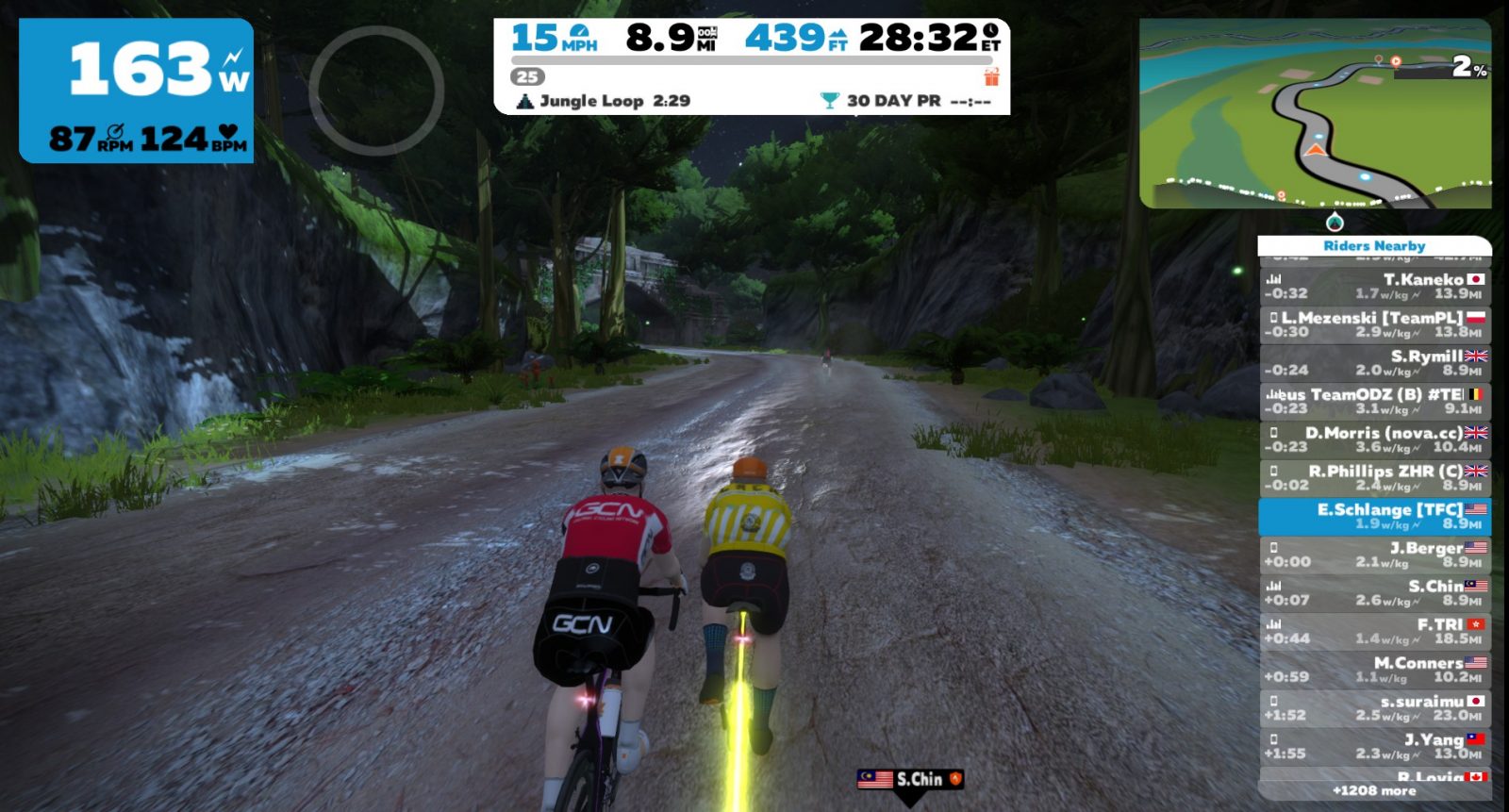Click the teal marker below the minimap

(1335, 223)
